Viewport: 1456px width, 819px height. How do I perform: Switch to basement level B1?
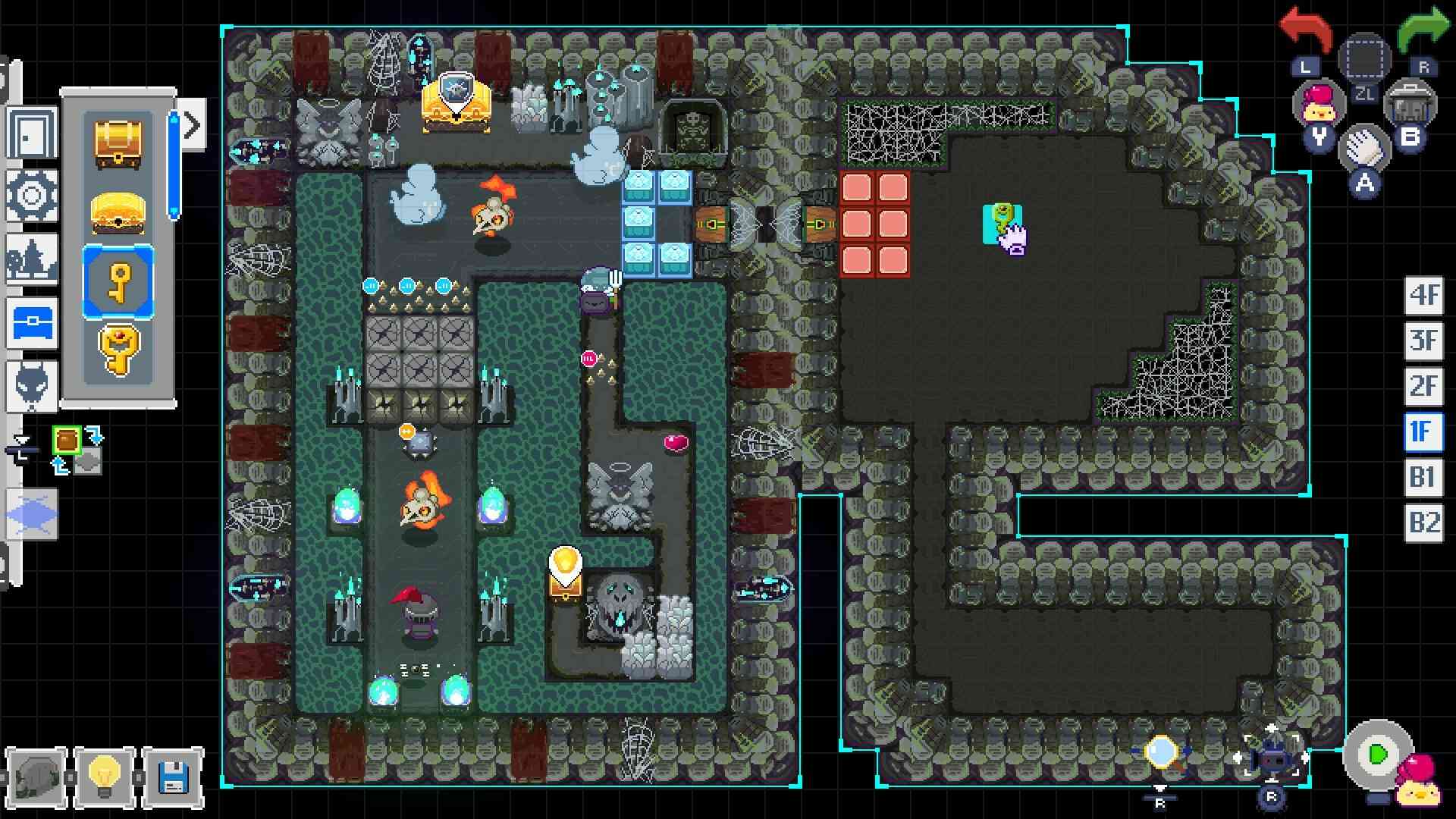tap(1423, 478)
